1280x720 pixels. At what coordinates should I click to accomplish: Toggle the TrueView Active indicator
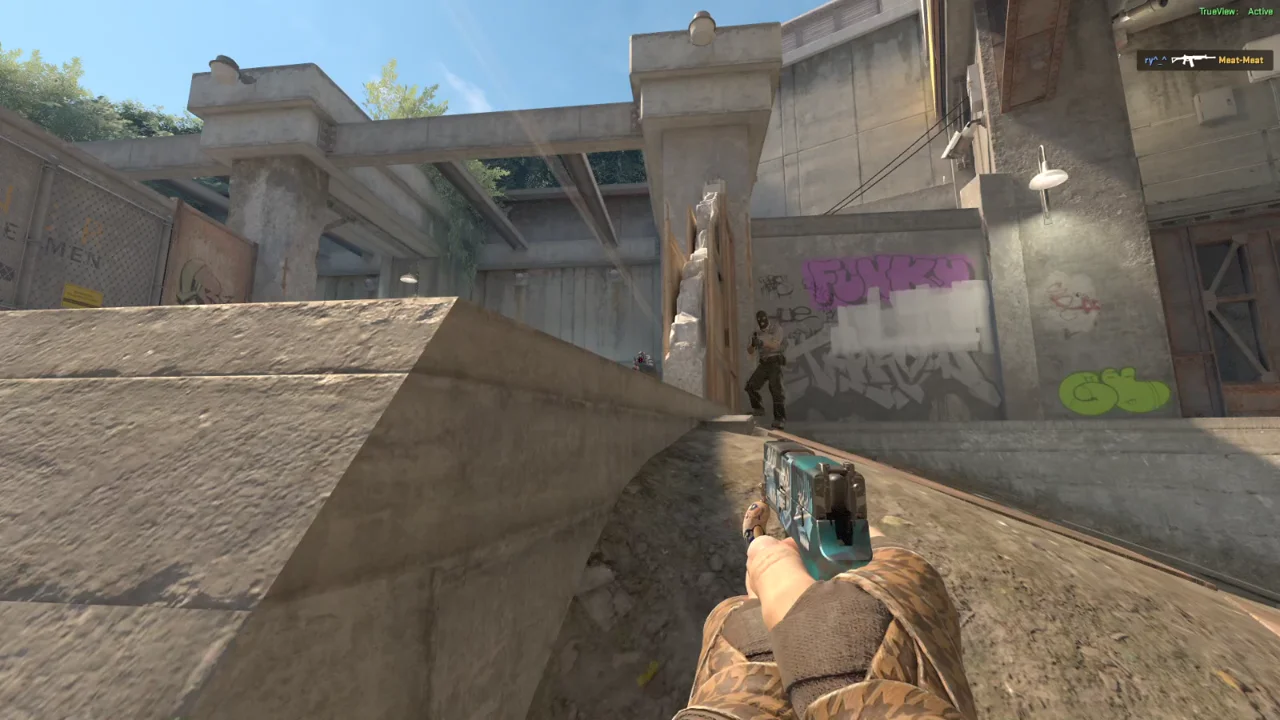pyautogui.click(x=1235, y=12)
